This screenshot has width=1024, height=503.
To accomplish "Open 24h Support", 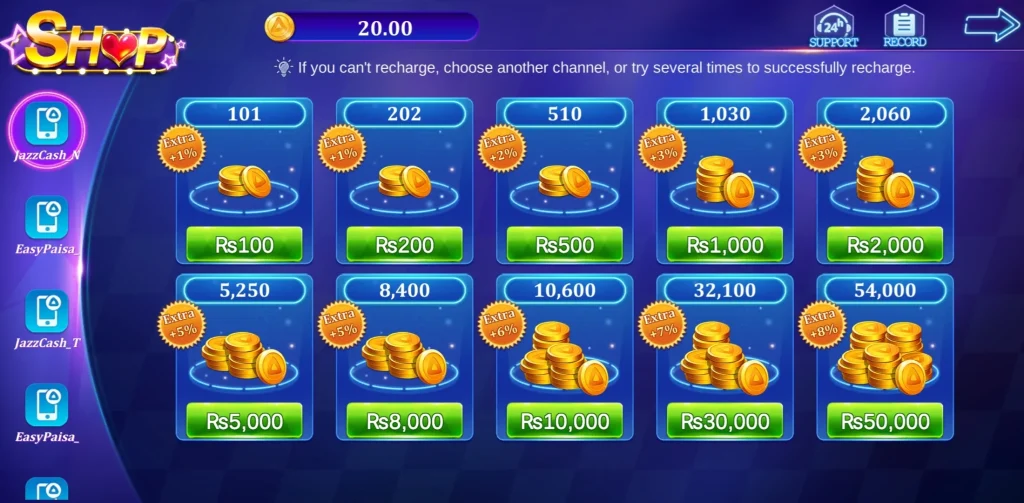I will pyautogui.click(x=833, y=27).
